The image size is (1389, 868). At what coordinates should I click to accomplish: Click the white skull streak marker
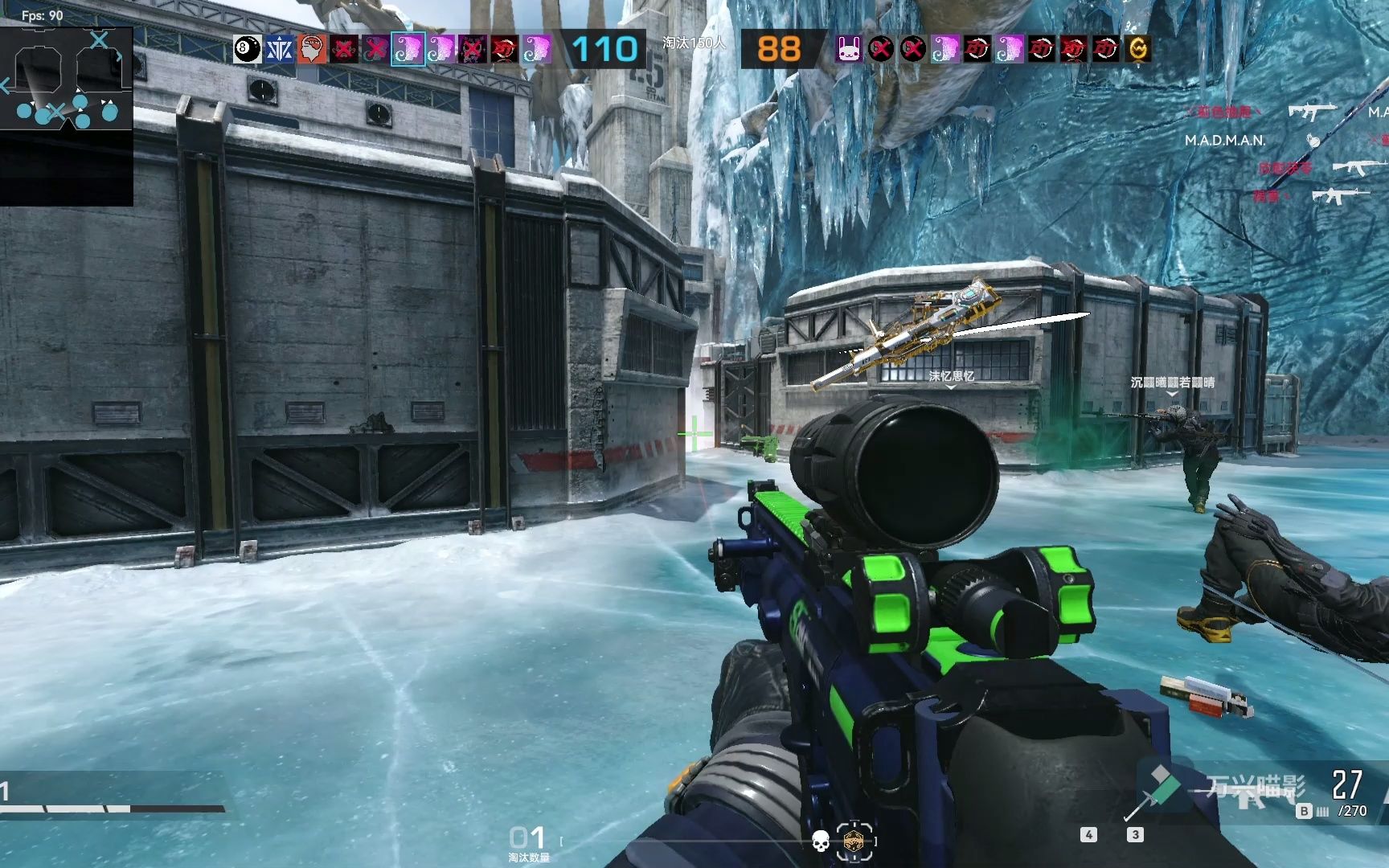coord(820,841)
